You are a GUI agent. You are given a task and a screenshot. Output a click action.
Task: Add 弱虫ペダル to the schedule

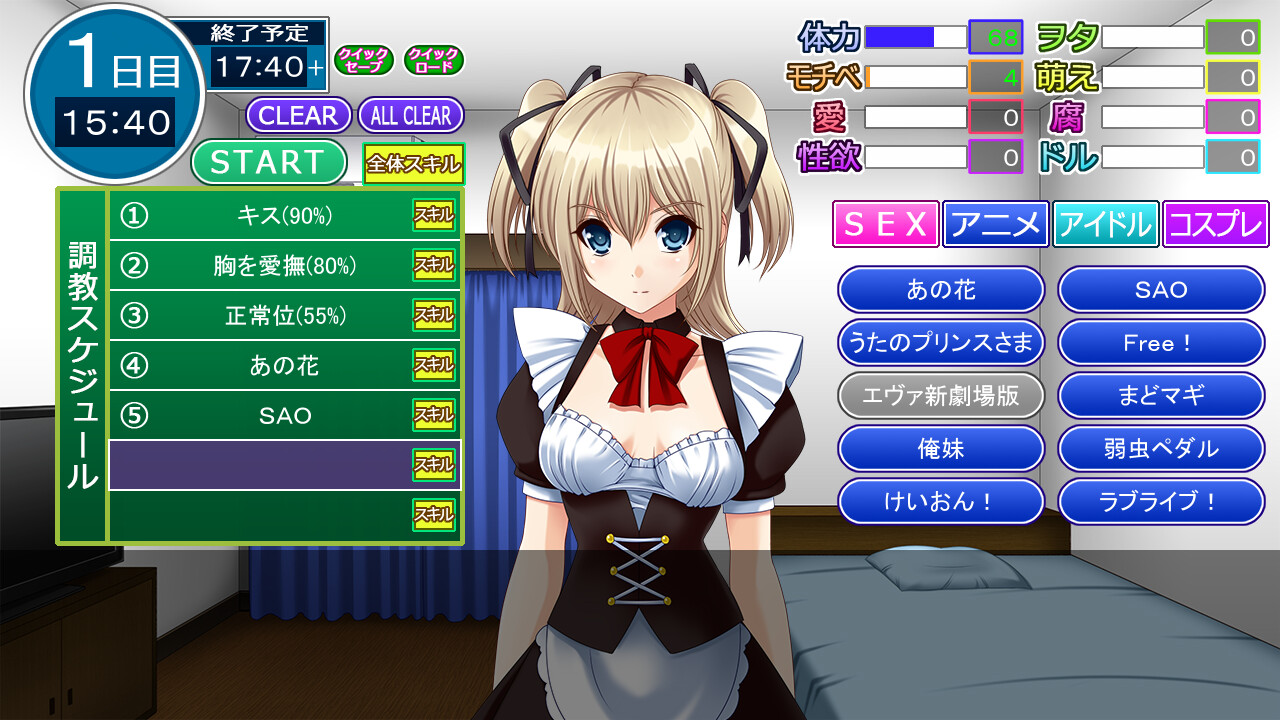[x=1161, y=449]
